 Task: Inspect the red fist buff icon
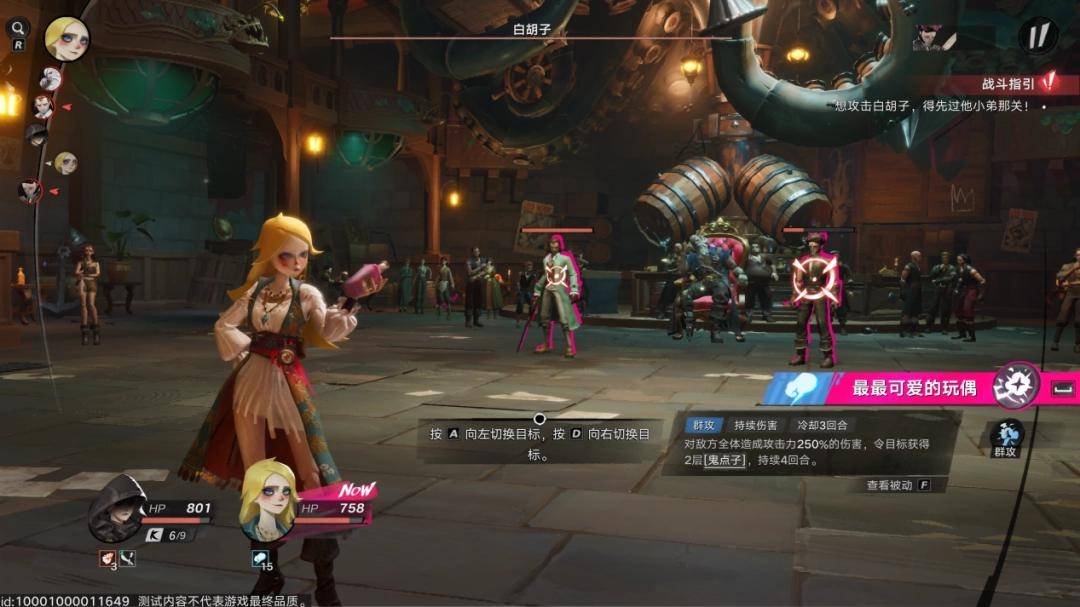point(107,559)
